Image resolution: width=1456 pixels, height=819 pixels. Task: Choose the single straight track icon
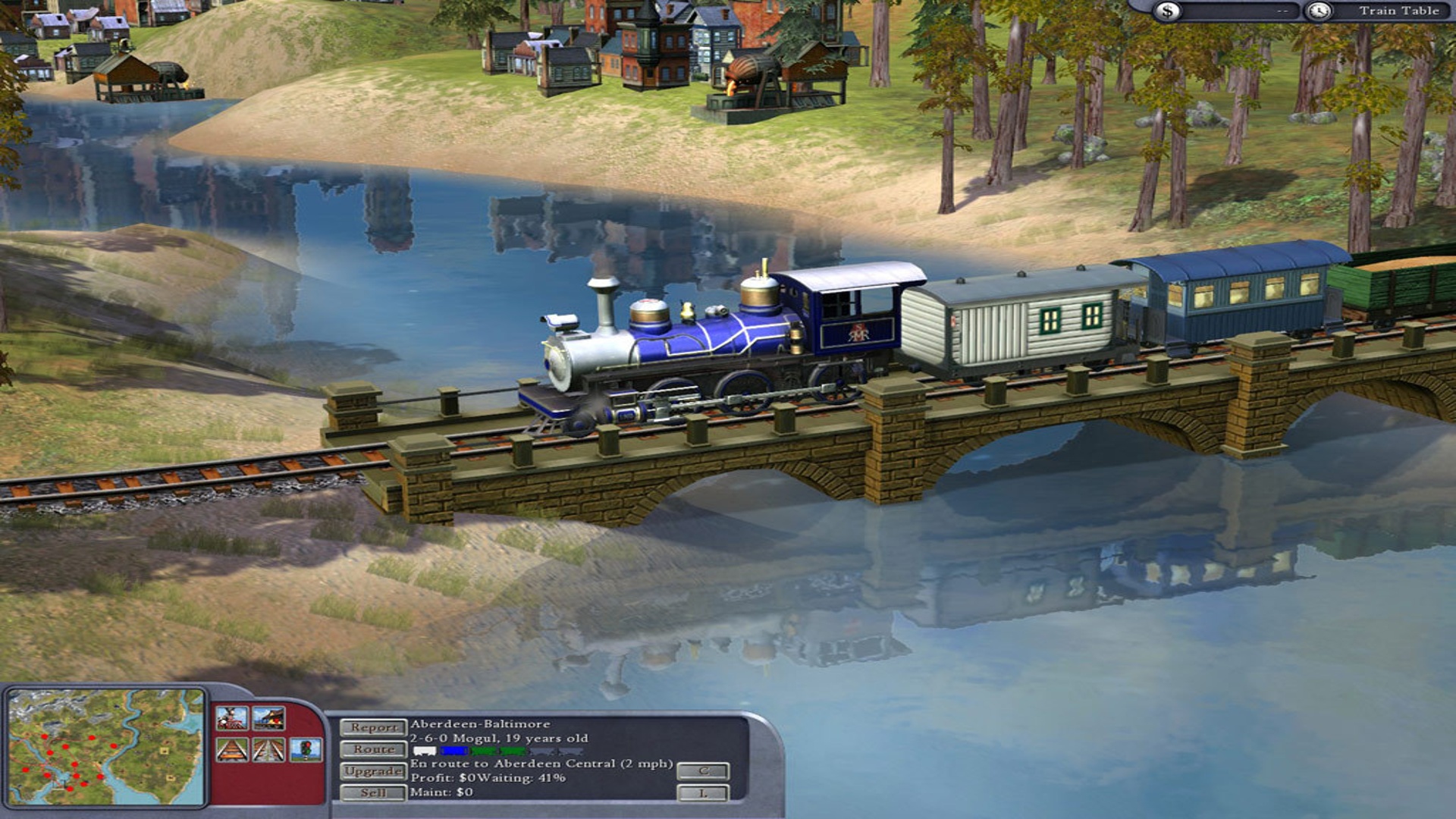231,751
